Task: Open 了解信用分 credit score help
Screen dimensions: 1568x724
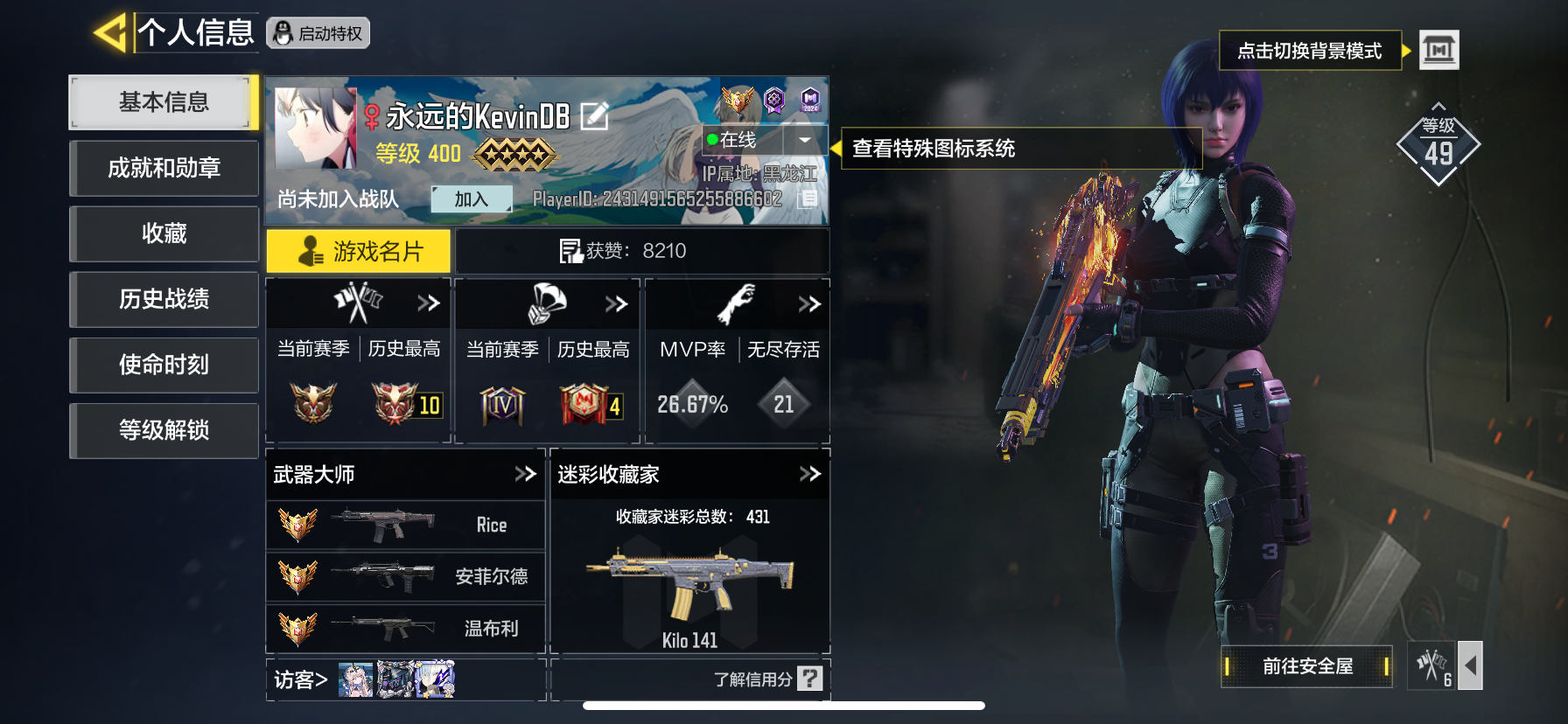Action: pos(767,679)
